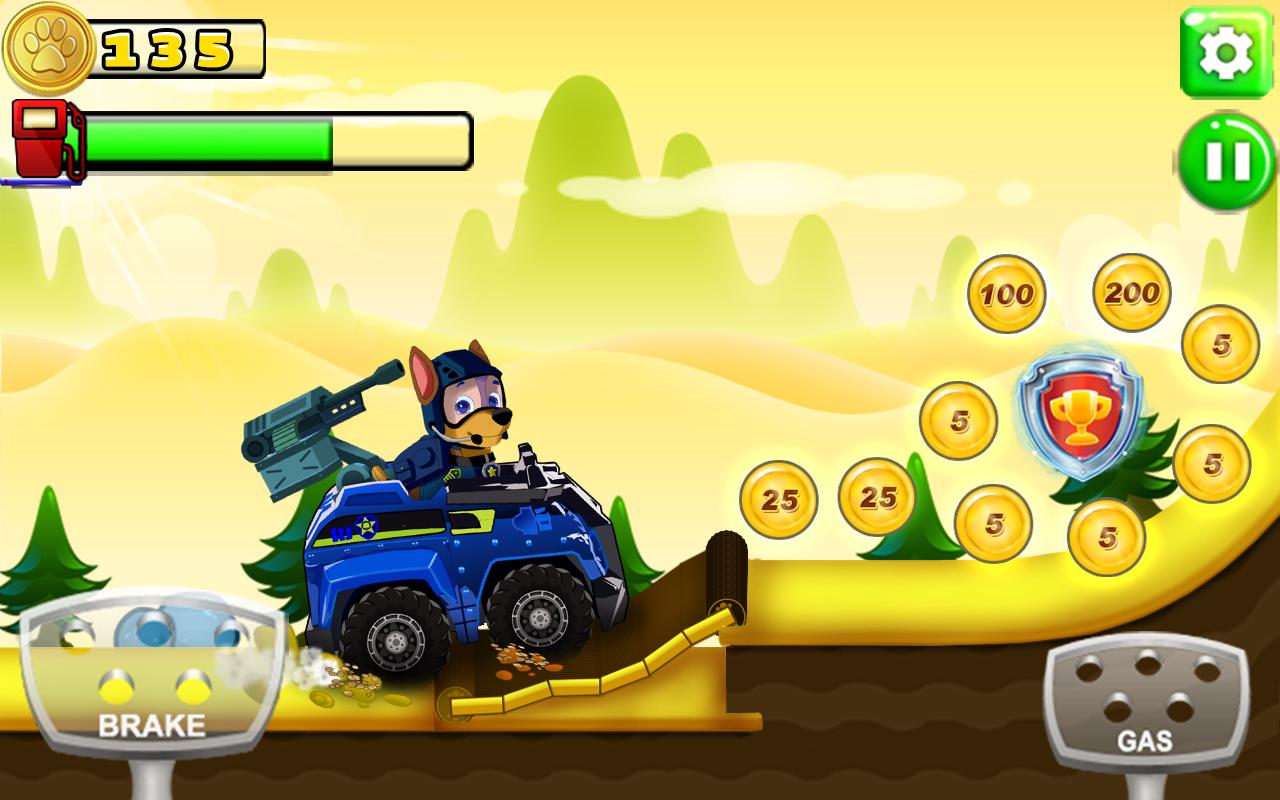
Task: Open settings with the gear button
Action: 1226,54
